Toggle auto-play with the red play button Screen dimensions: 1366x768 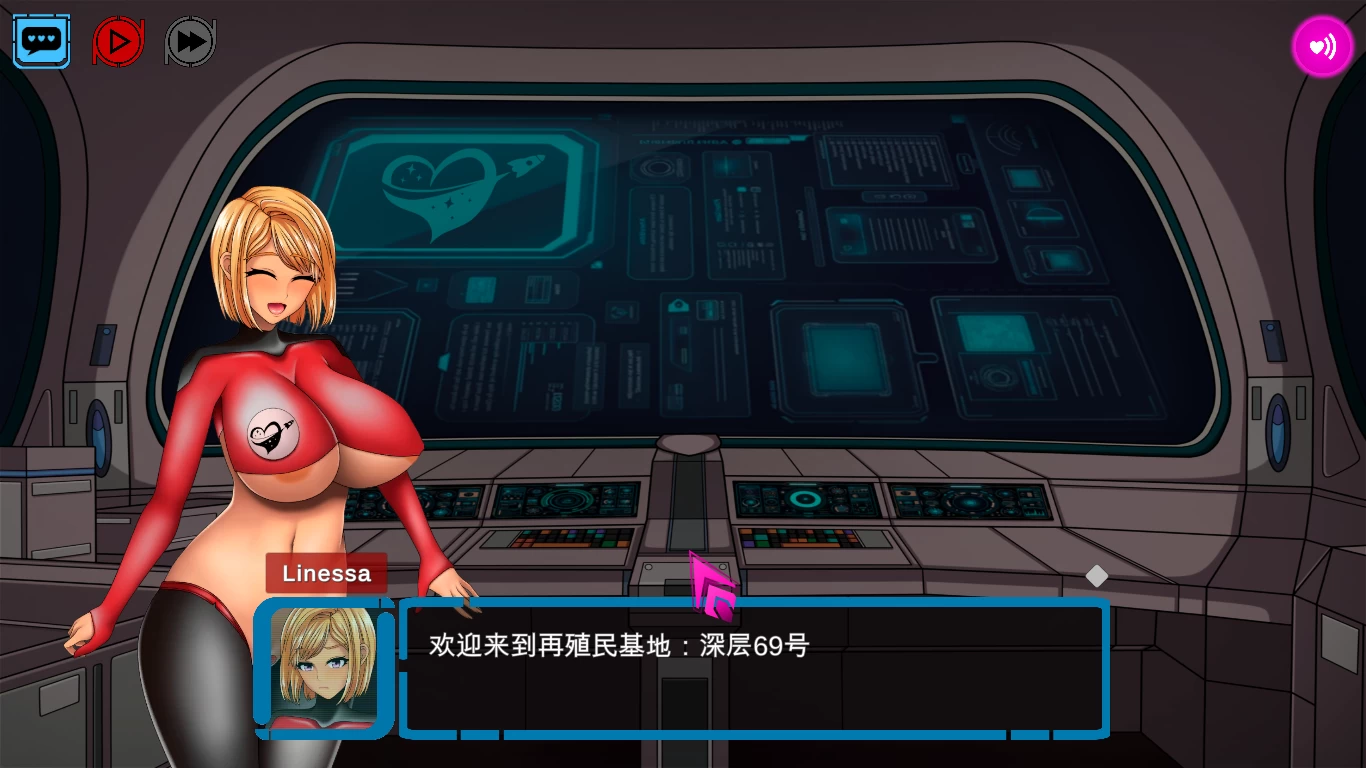point(118,41)
